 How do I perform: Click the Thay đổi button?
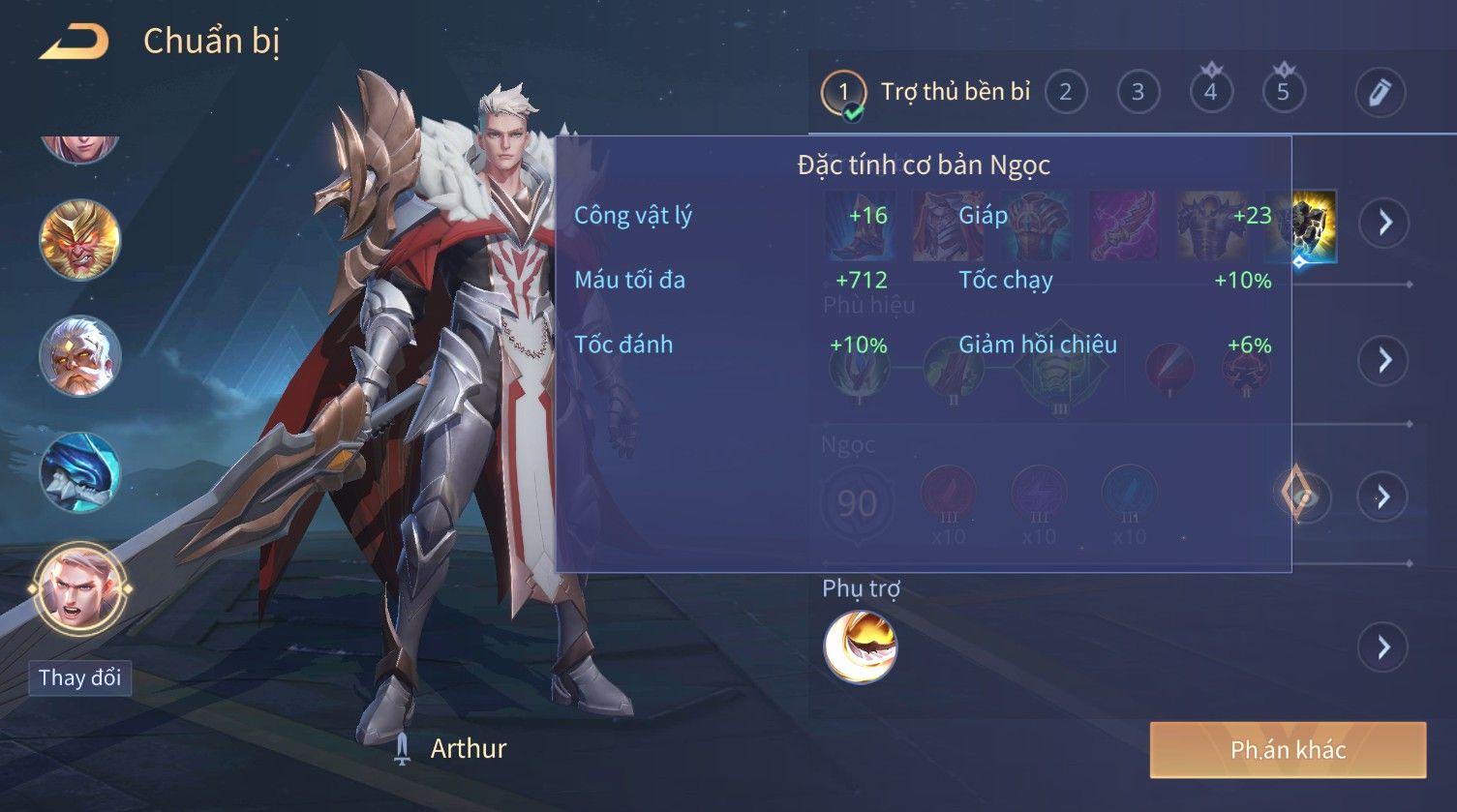point(80,677)
